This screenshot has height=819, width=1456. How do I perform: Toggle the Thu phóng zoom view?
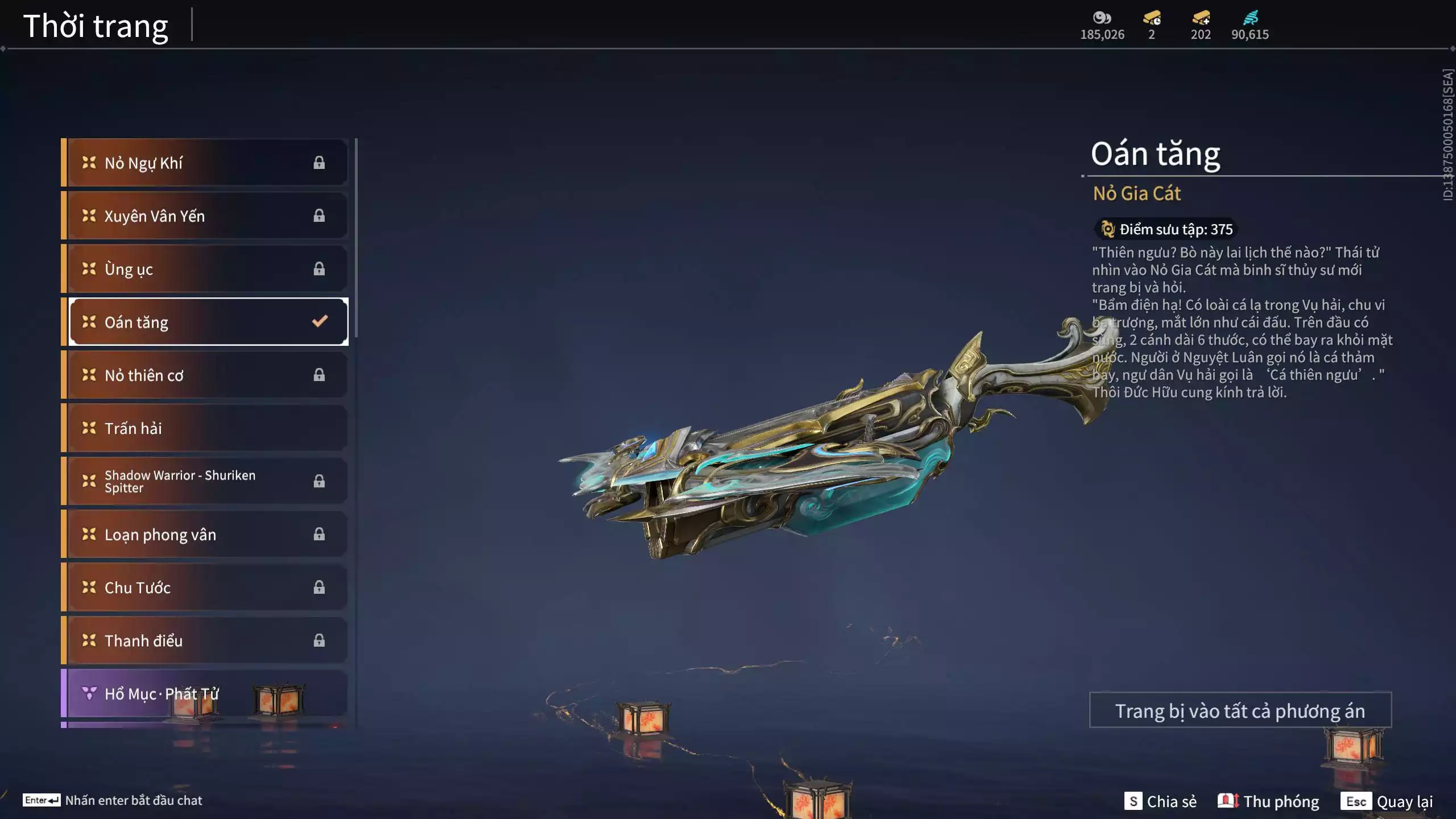pyautogui.click(x=1268, y=801)
